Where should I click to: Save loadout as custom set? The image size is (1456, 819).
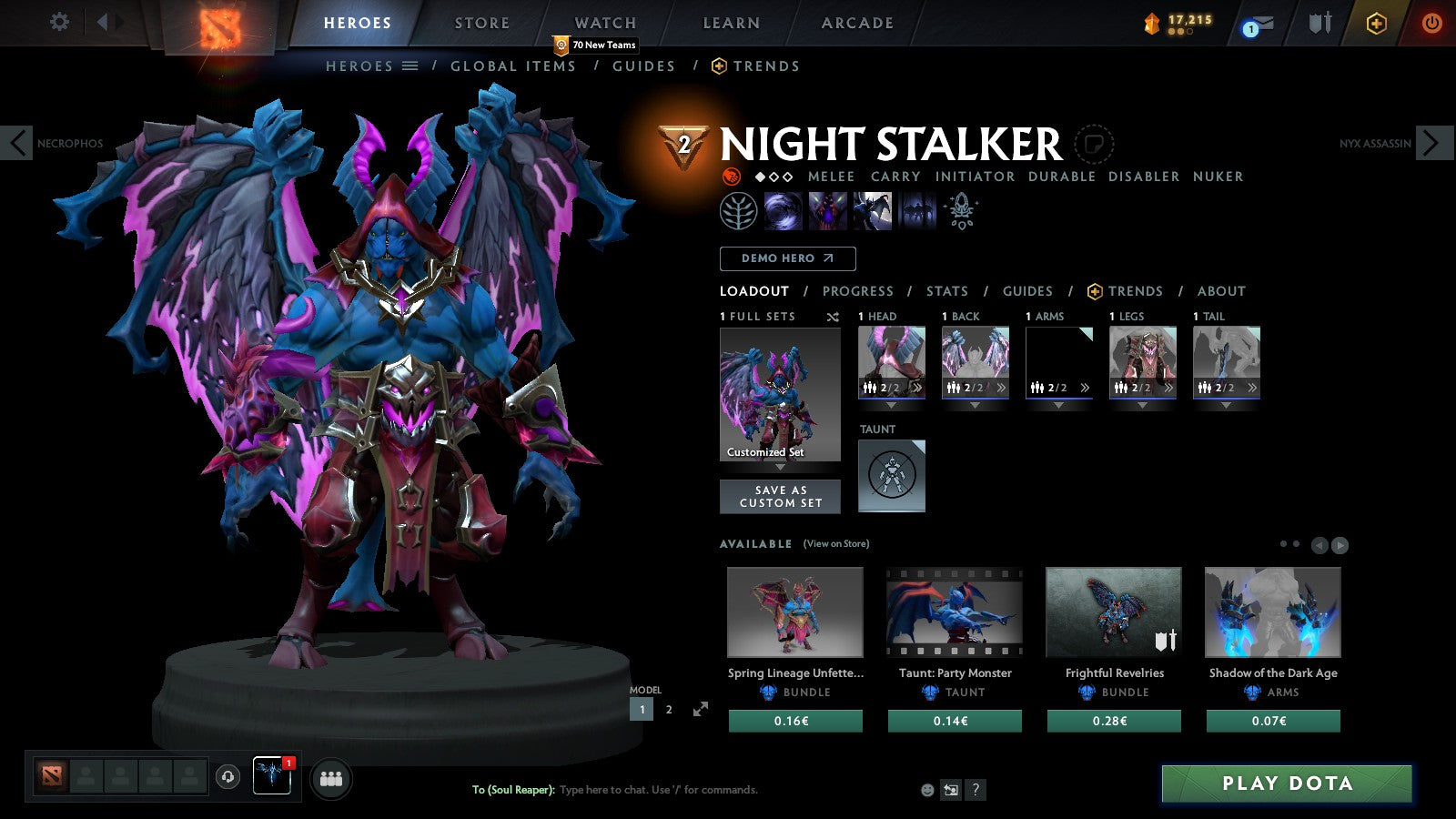click(780, 497)
